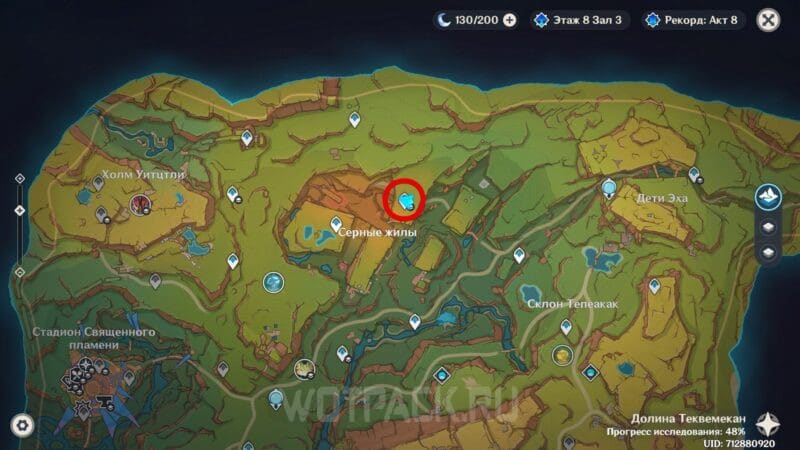Add resin using the plus button

coord(510,19)
